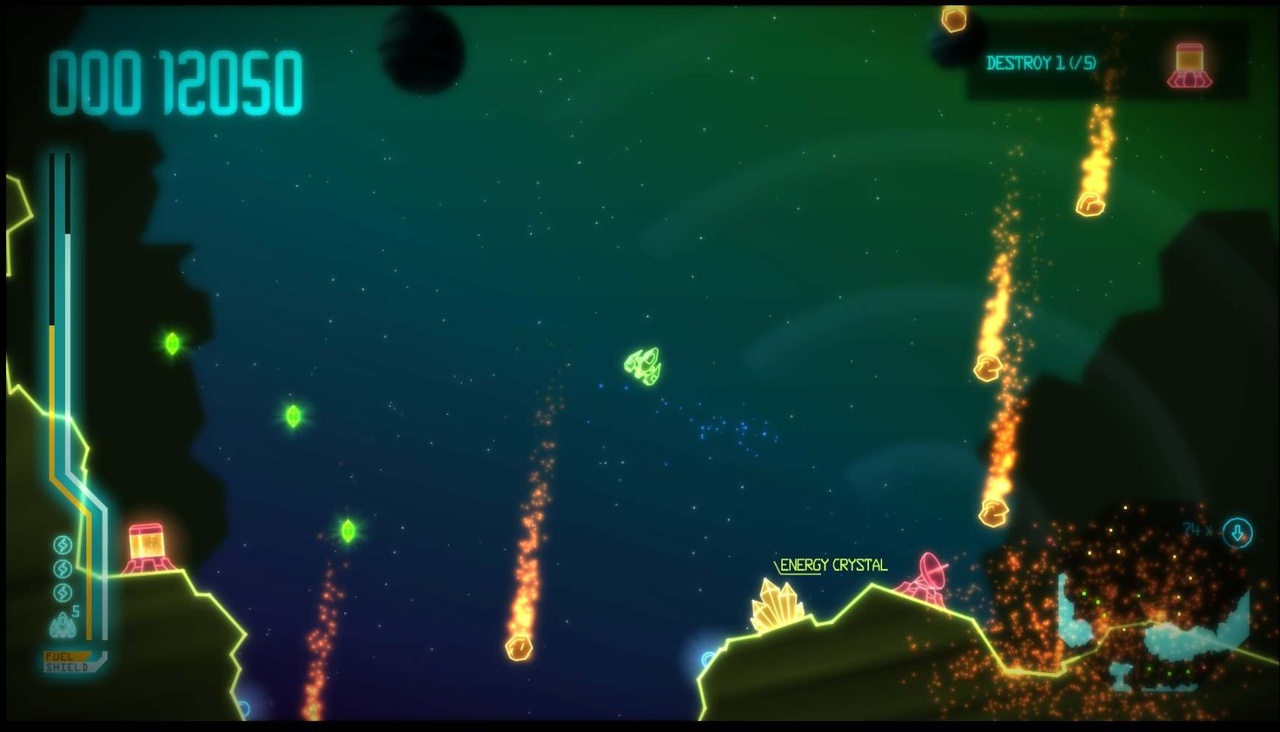Viewport: 1280px width, 732px height.
Task: Click the turret icon beside the DESTROY objective
Action: [1190, 62]
